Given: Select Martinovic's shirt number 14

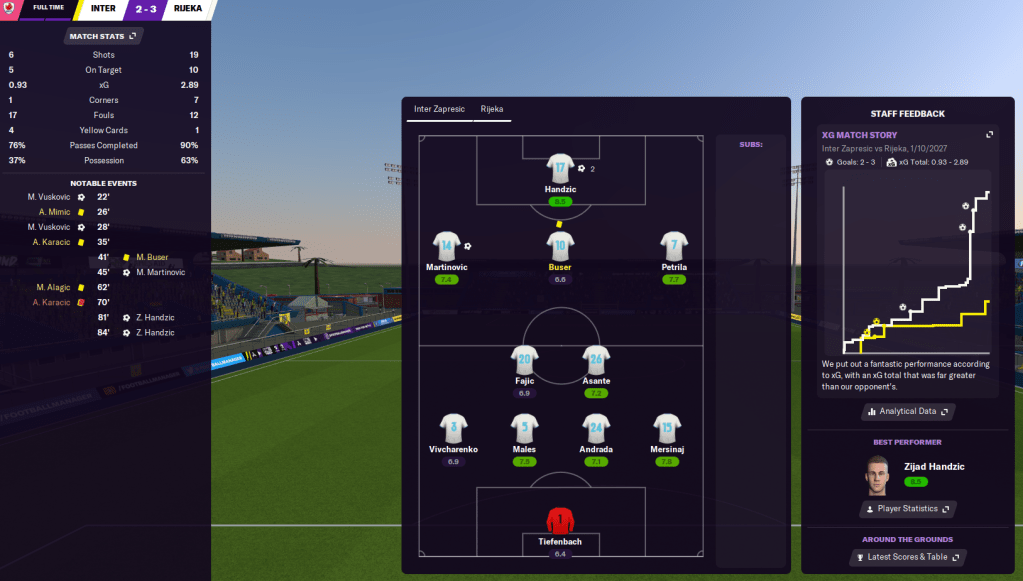Looking at the screenshot, I should 446,247.
